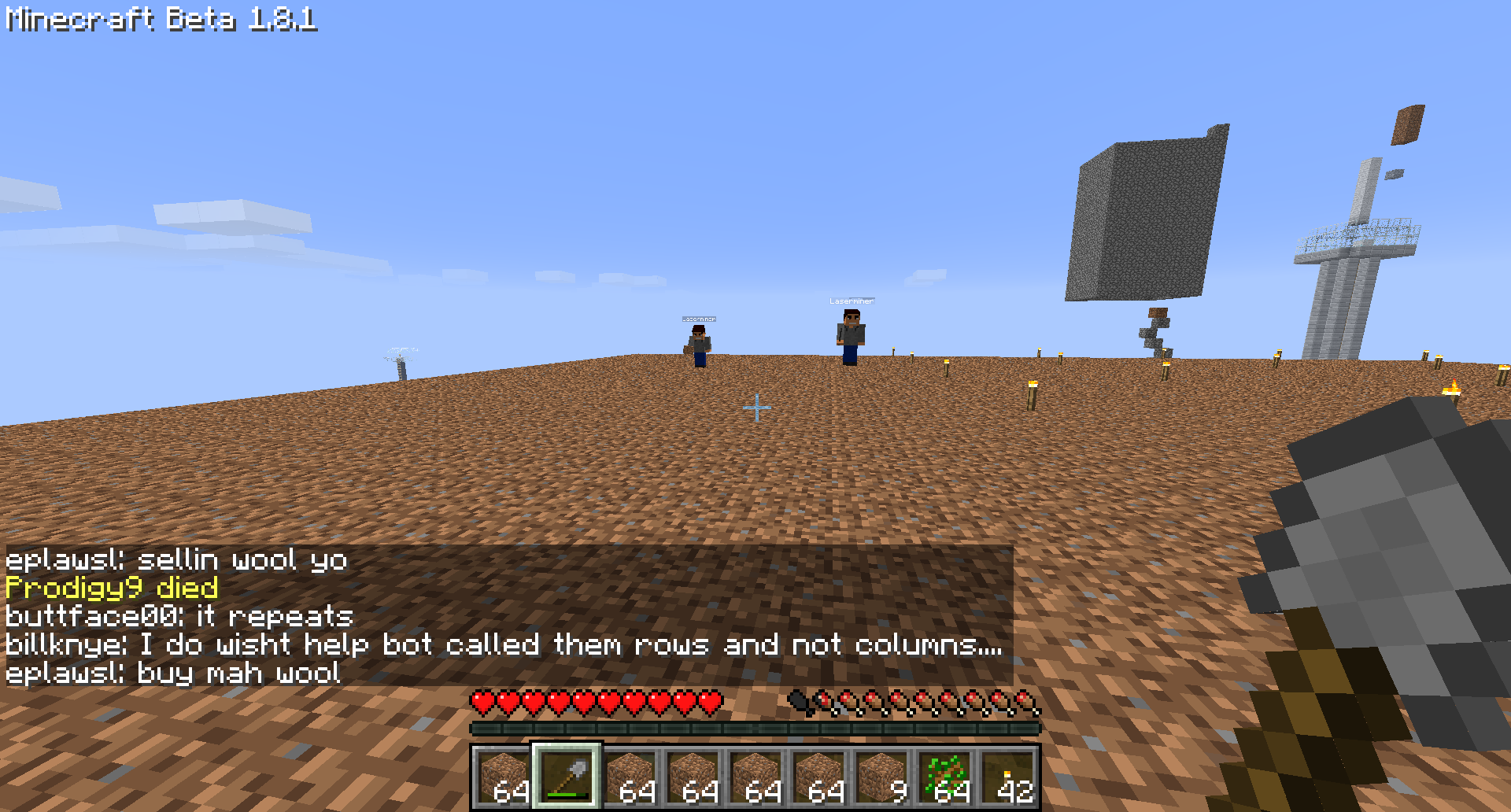
Task: Click the green durability bar under the shovel
Action: (x=568, y=795)
